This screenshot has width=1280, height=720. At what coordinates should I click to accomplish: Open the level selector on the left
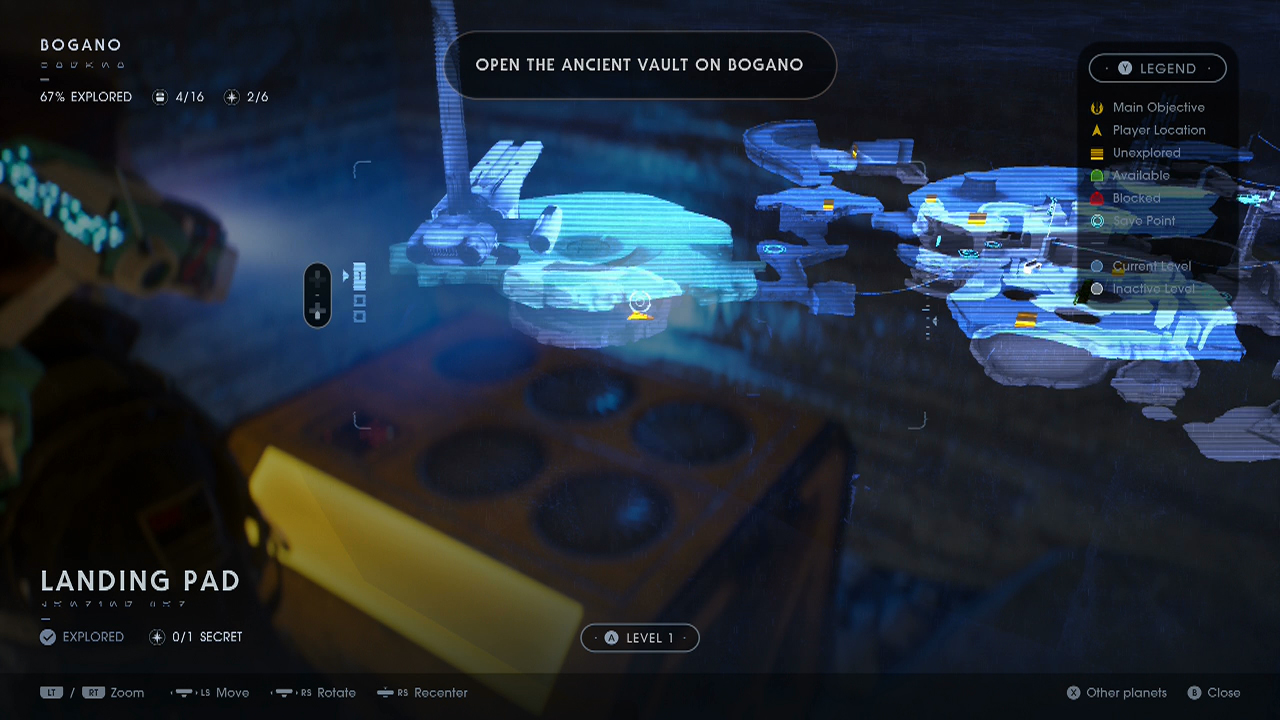(x=317, y=294)
